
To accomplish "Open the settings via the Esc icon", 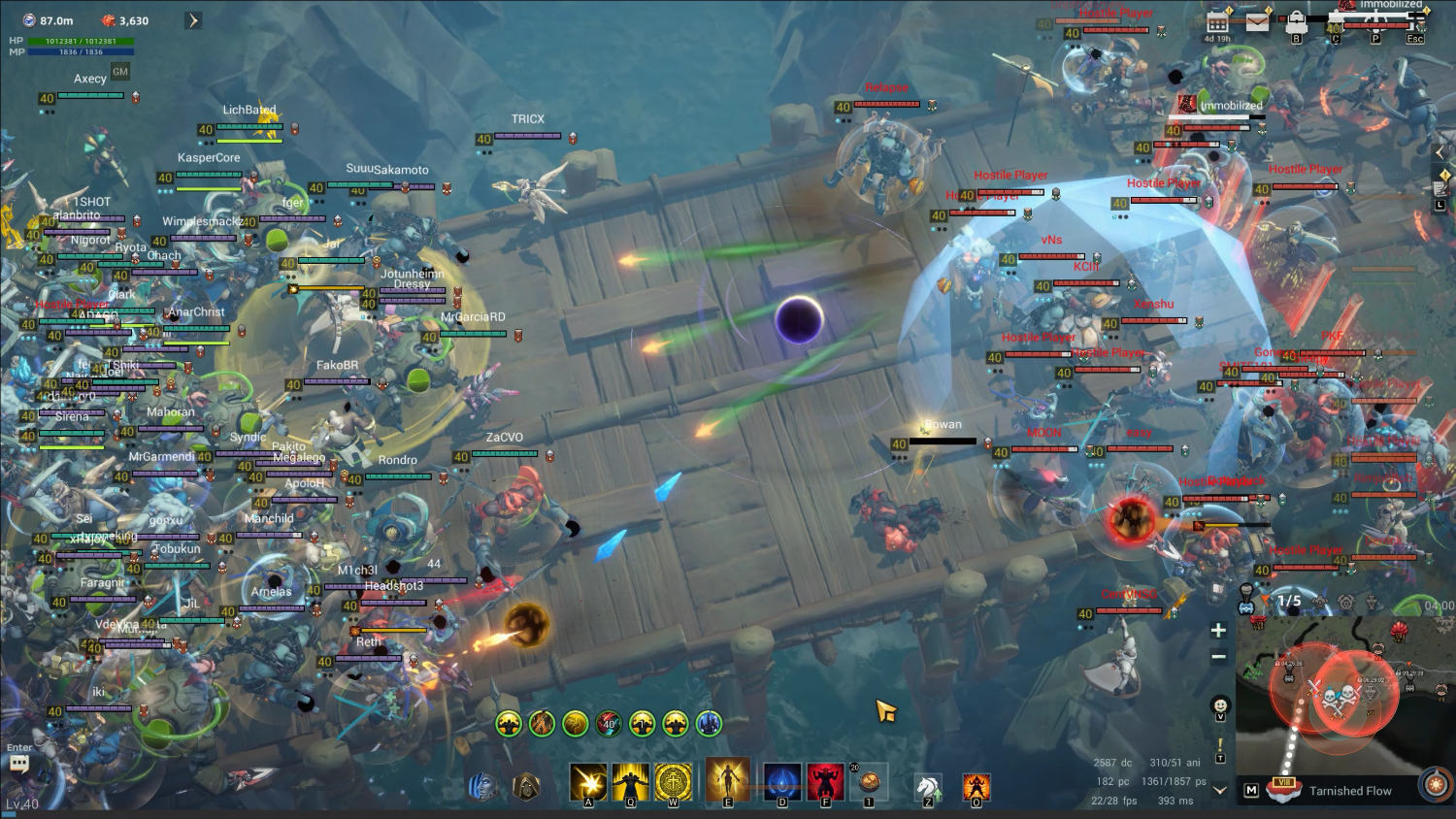I will click(1415, 21).
